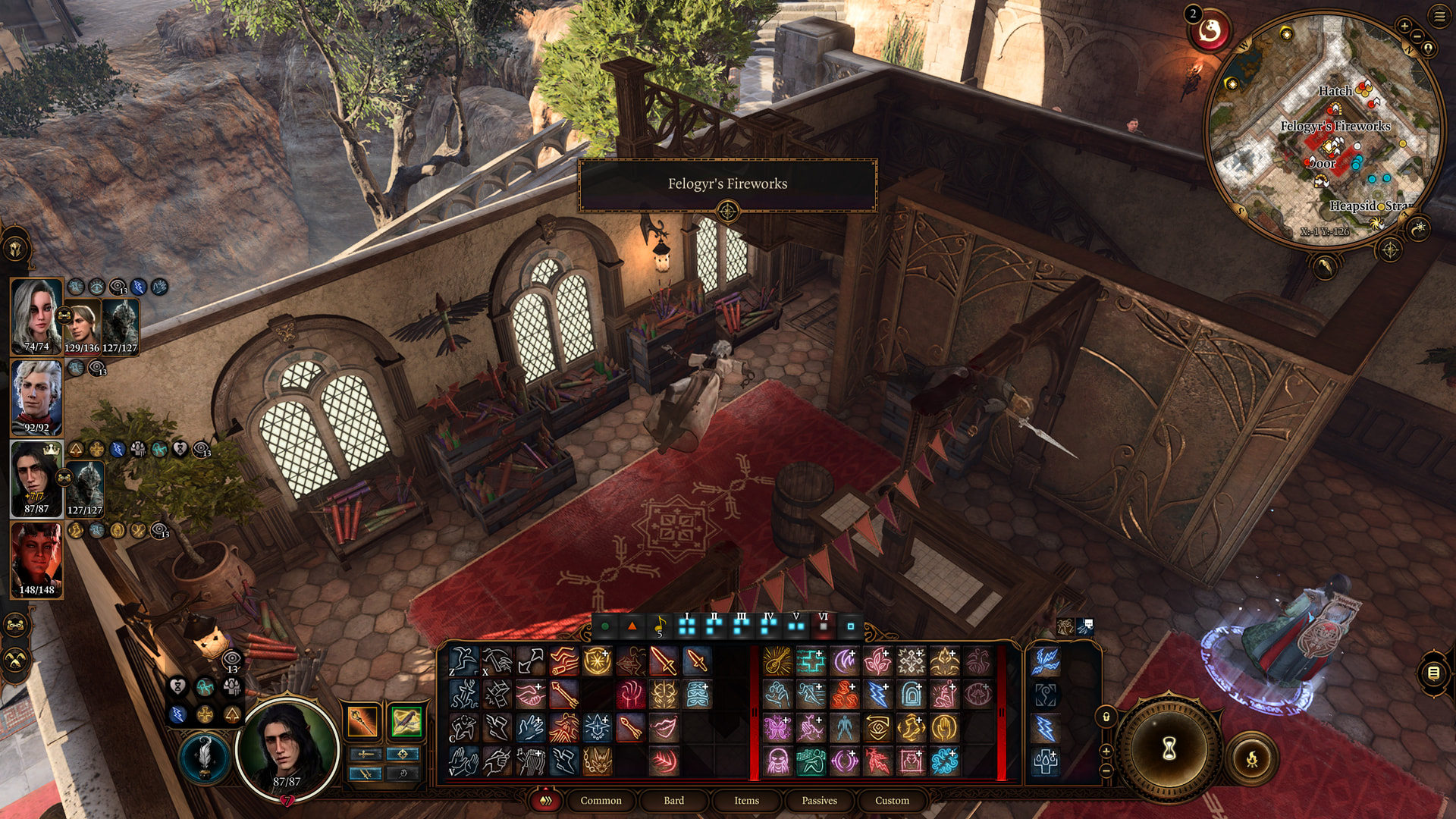Switch to the Bard hotbar tab

pos(673,800)
